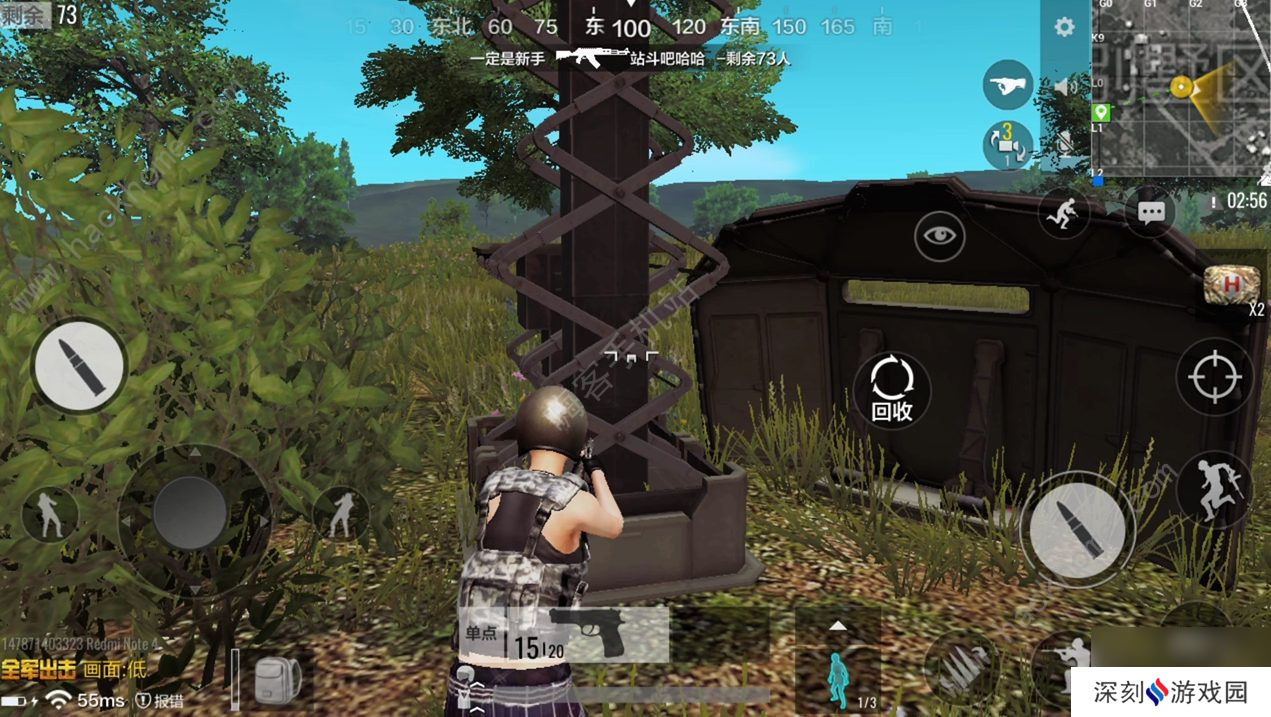
Task: Use the medkit item marked X2
Action: pyautogui.click(x=1226, y=285)
